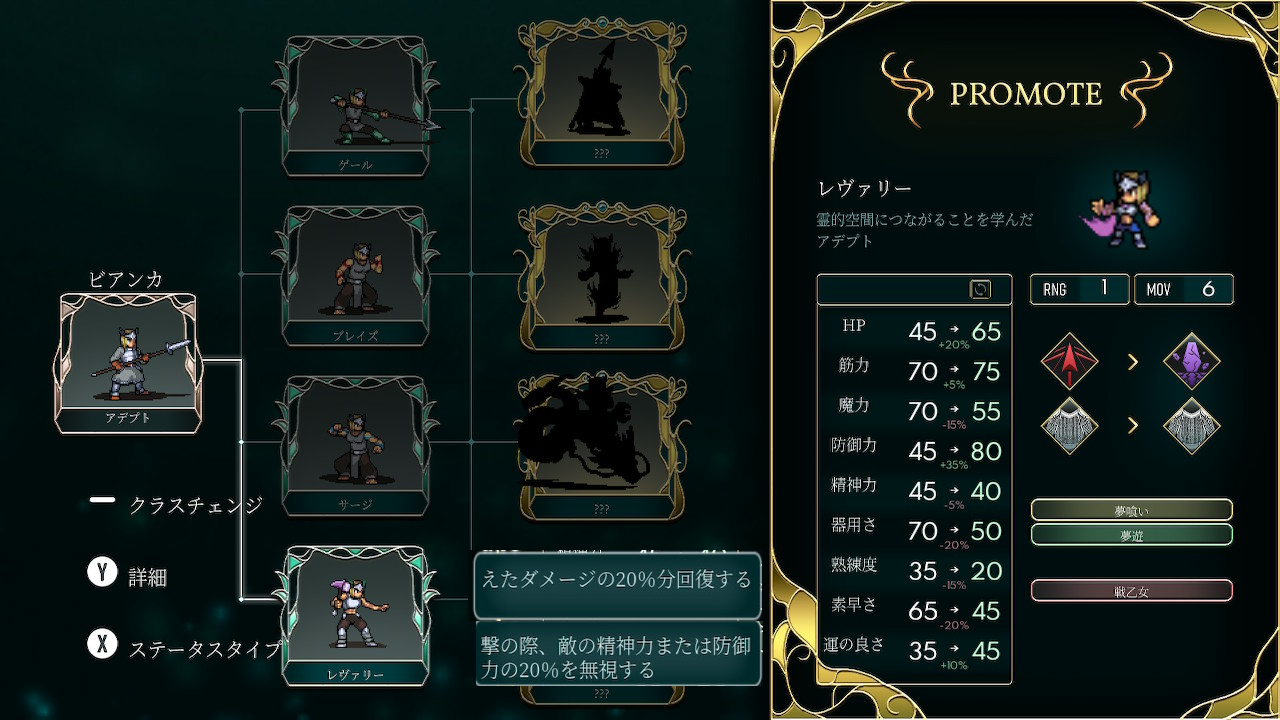Open the 夢遊 skill entry

coord(1131,535)
